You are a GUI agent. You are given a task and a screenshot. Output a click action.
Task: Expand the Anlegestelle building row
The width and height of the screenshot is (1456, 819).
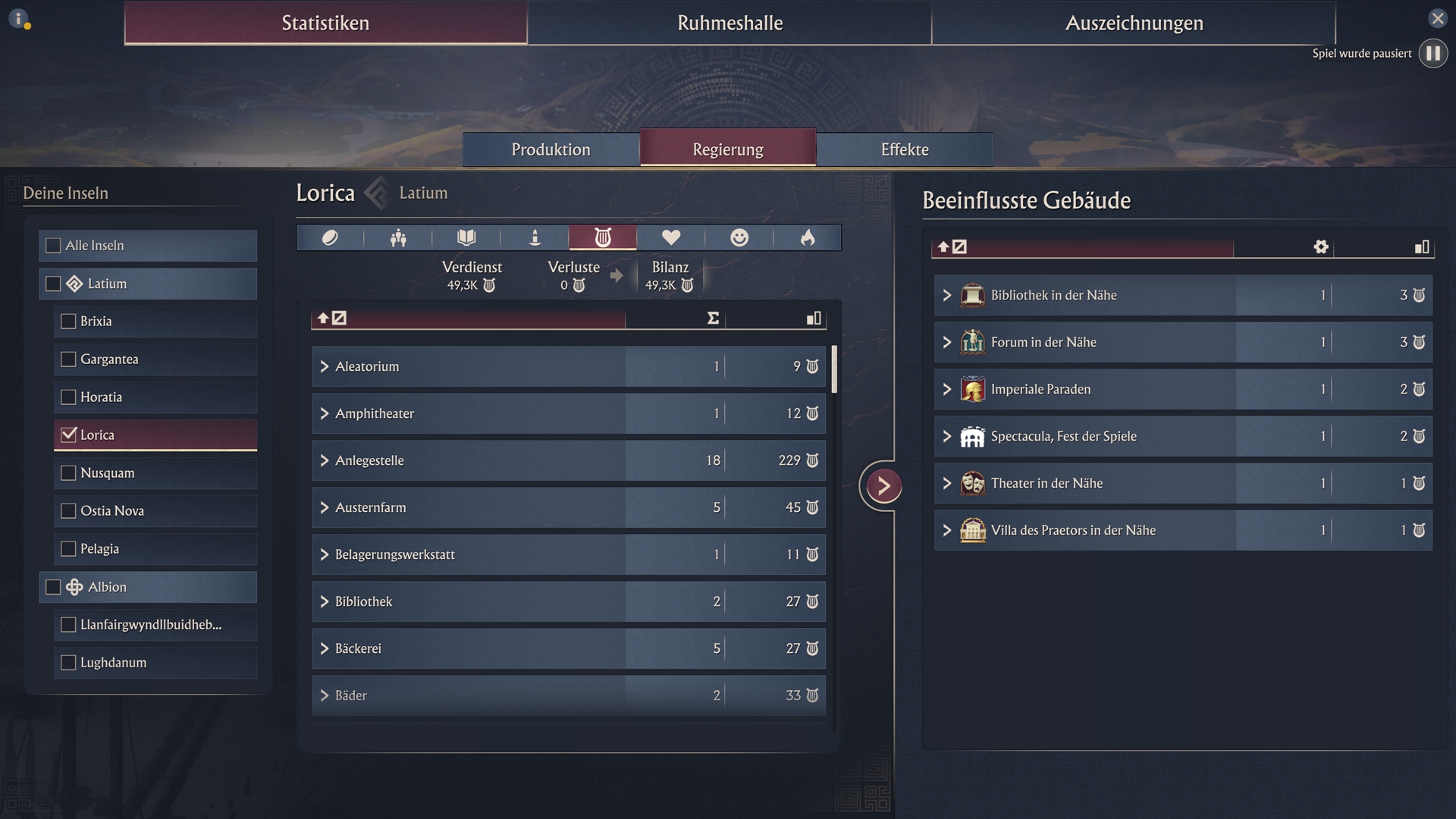point(325,460)
